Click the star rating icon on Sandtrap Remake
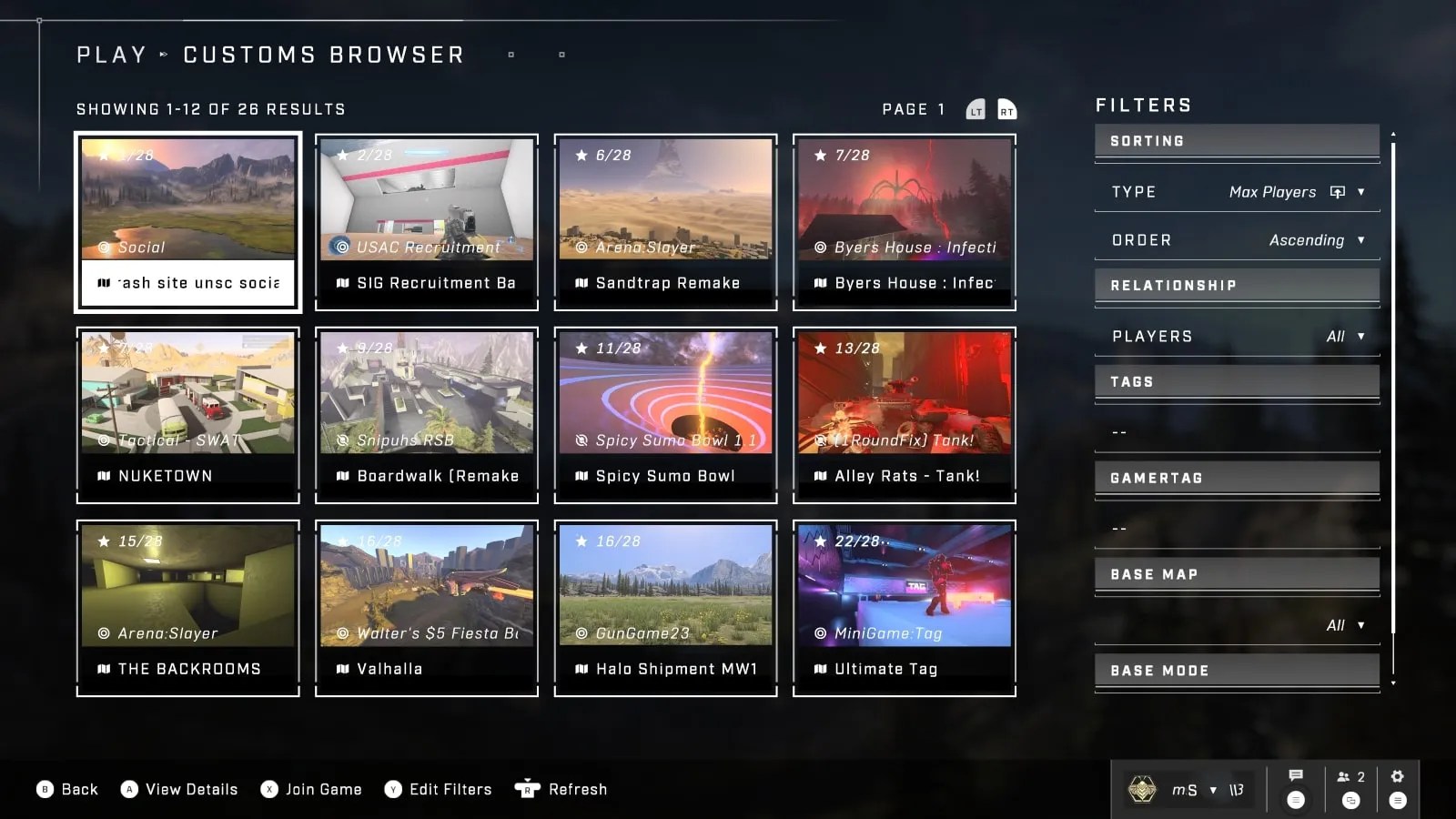The image size is (1456, 819). pos(581,155)
